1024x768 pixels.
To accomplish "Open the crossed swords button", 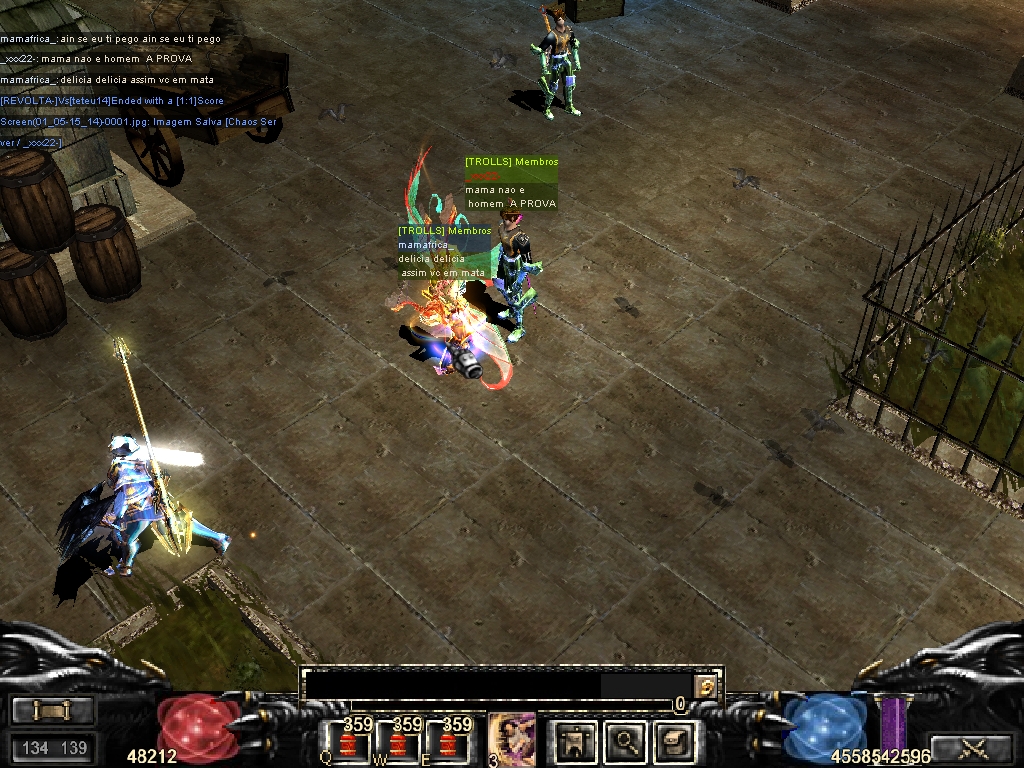I will click(971, 746).
